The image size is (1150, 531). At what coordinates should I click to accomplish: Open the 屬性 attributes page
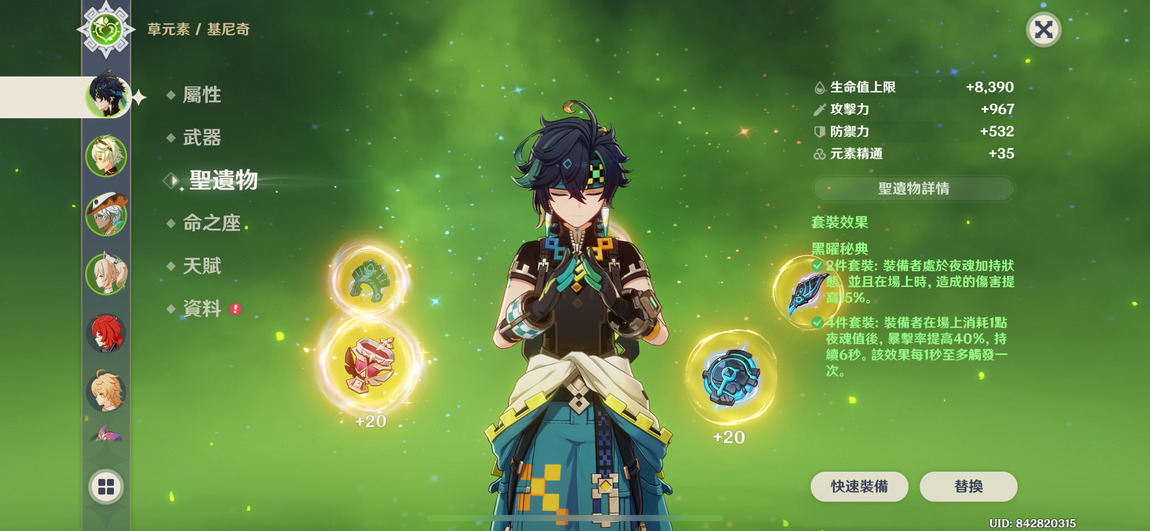click(x=201, y=95)
